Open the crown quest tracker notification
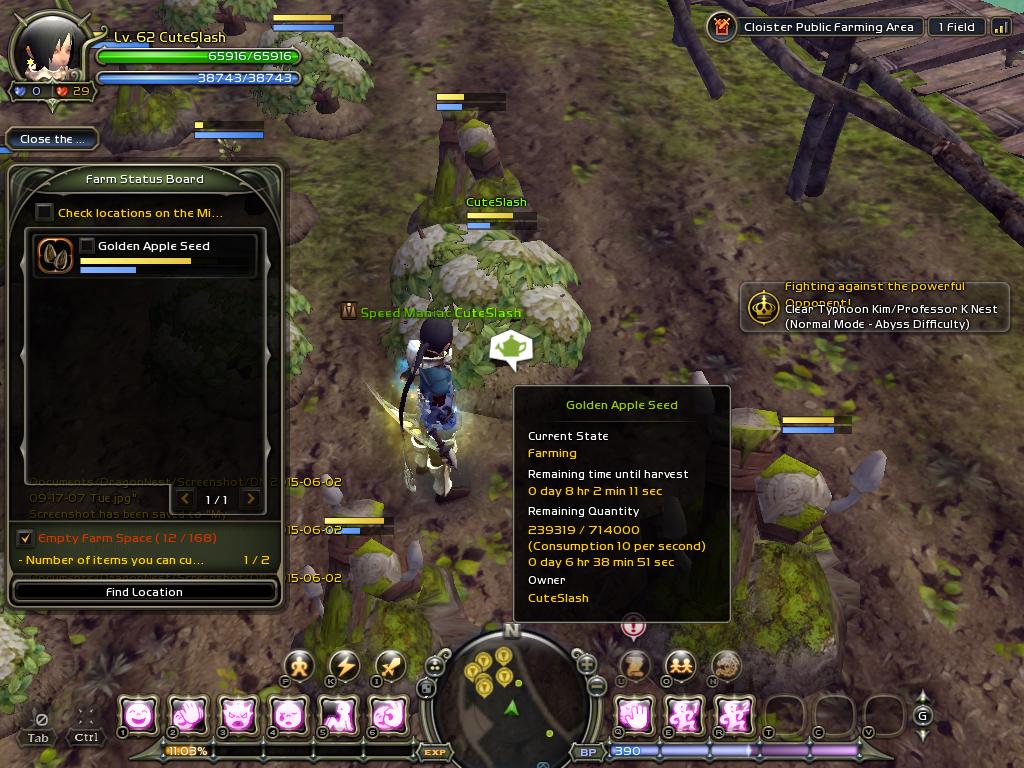Viewport: 1024px width, 768px height. point(765,306)
